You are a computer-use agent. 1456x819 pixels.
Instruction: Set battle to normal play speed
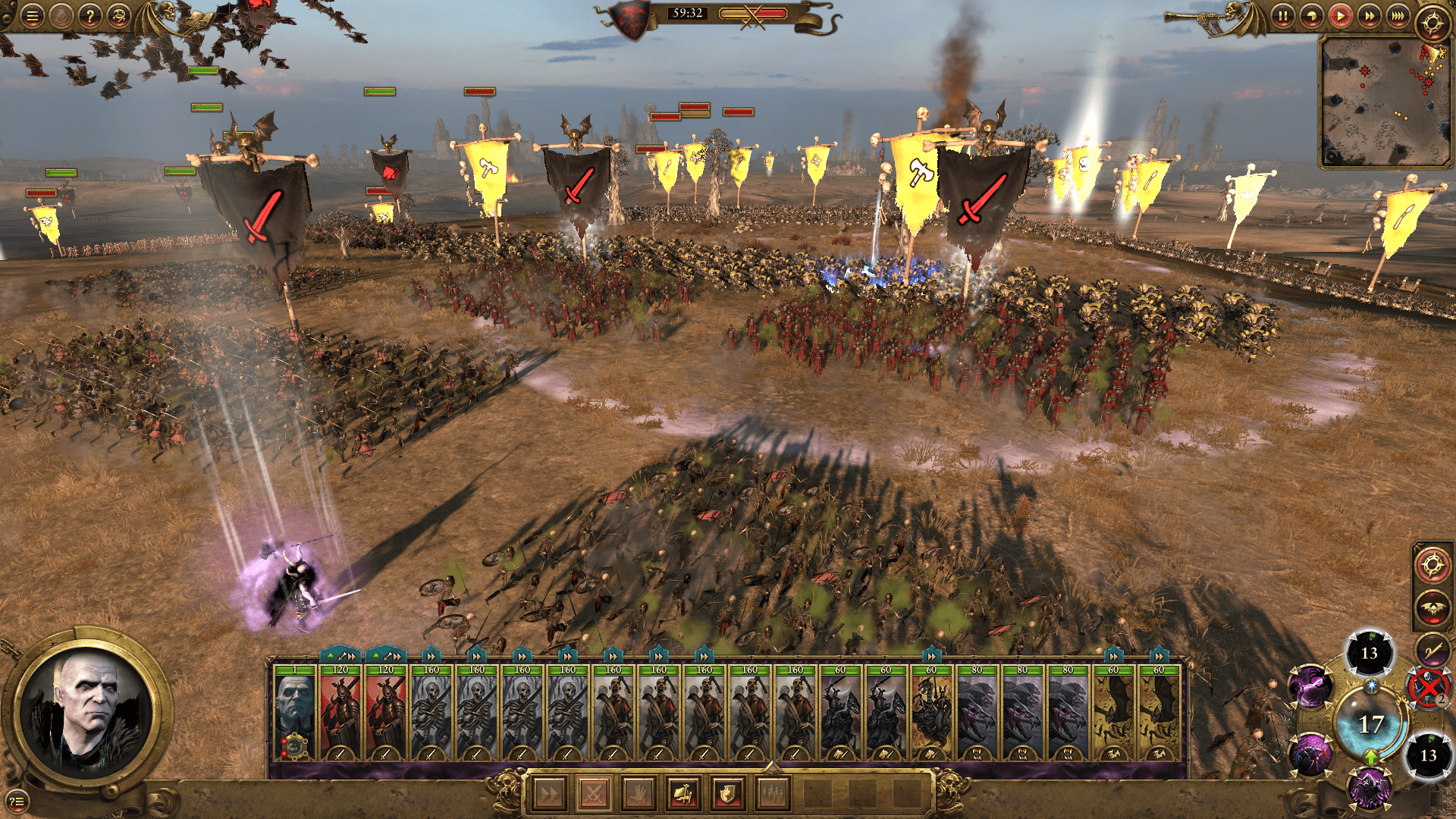click(x=1340, y=16)
